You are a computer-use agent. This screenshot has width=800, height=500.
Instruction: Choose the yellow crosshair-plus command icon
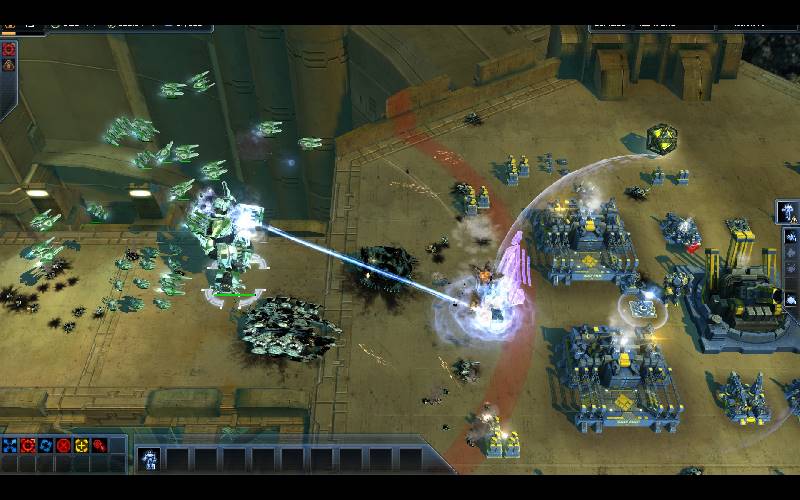pyautogui.click(x=82, y=445)
